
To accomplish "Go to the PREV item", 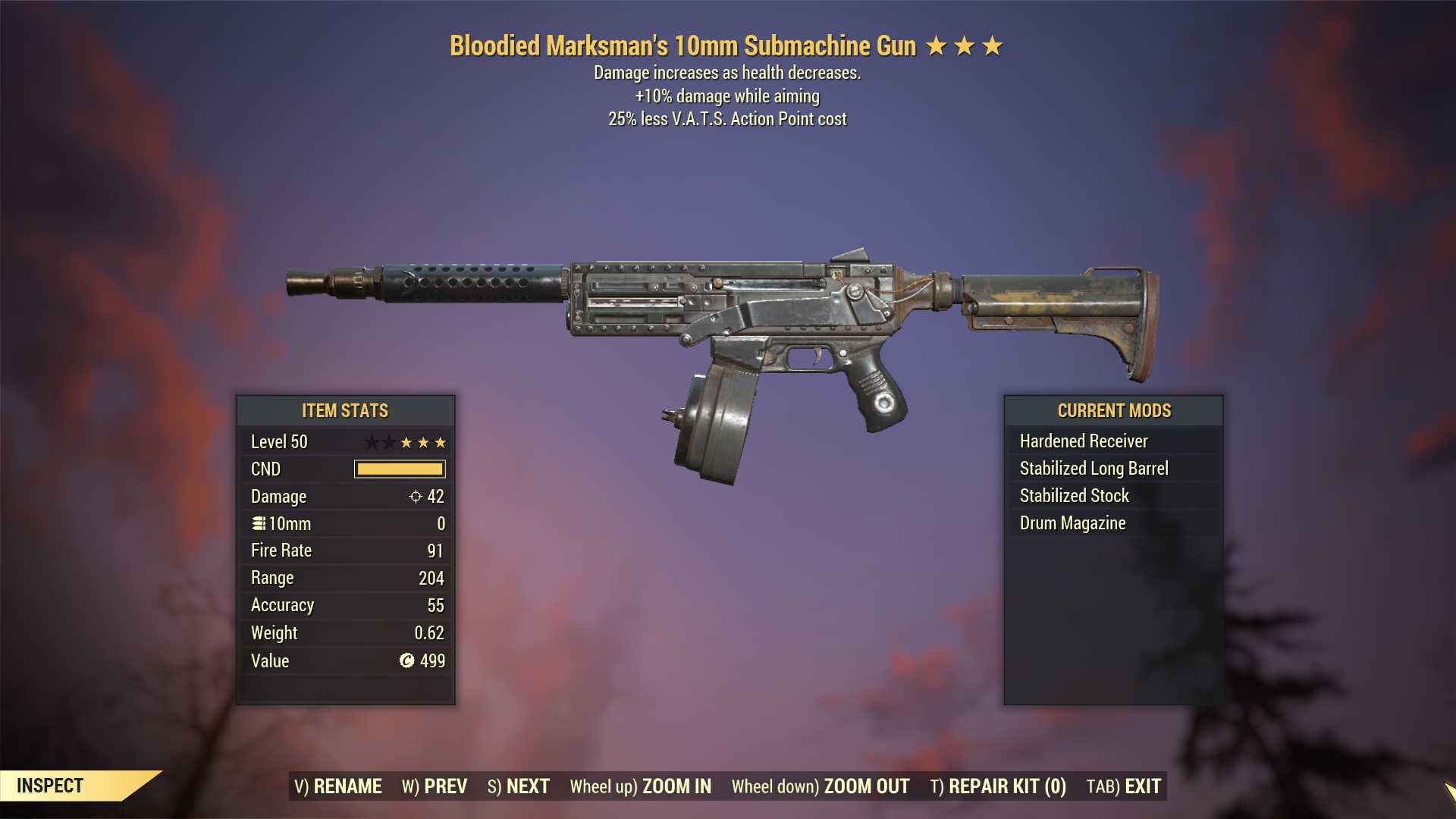I will pos(435,786).
